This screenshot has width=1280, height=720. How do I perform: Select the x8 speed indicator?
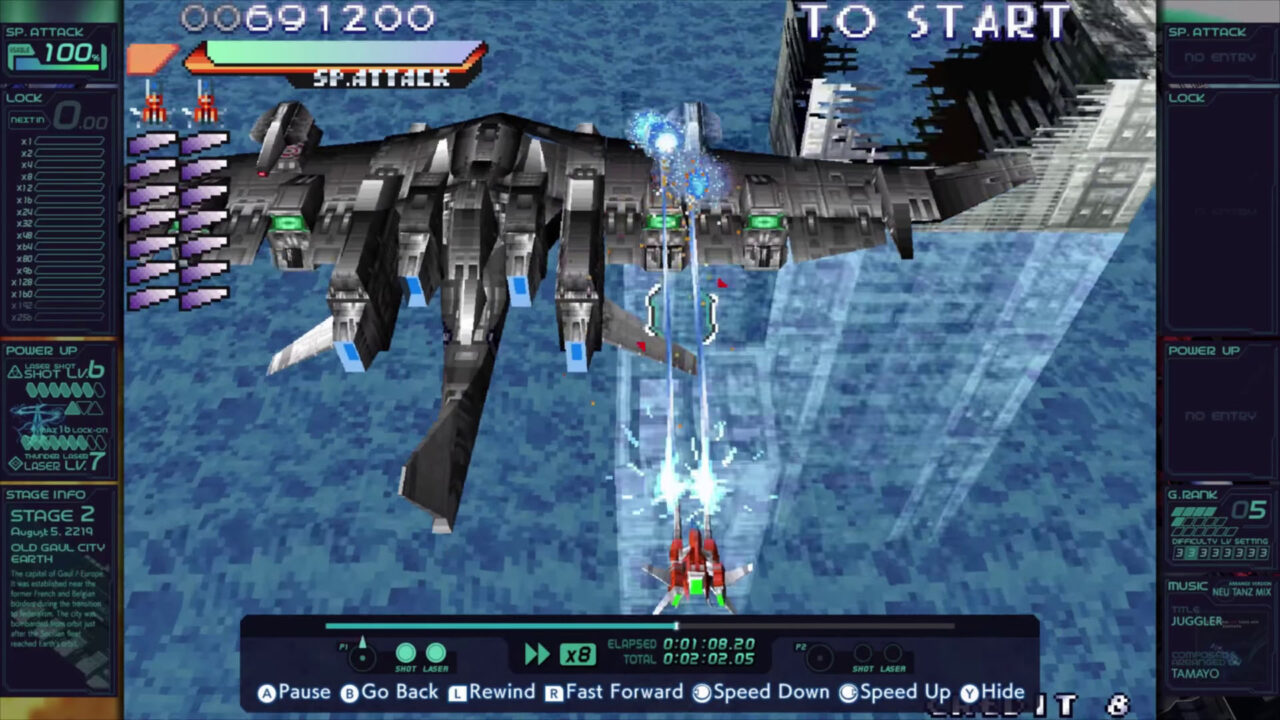(x=580, y=652)
